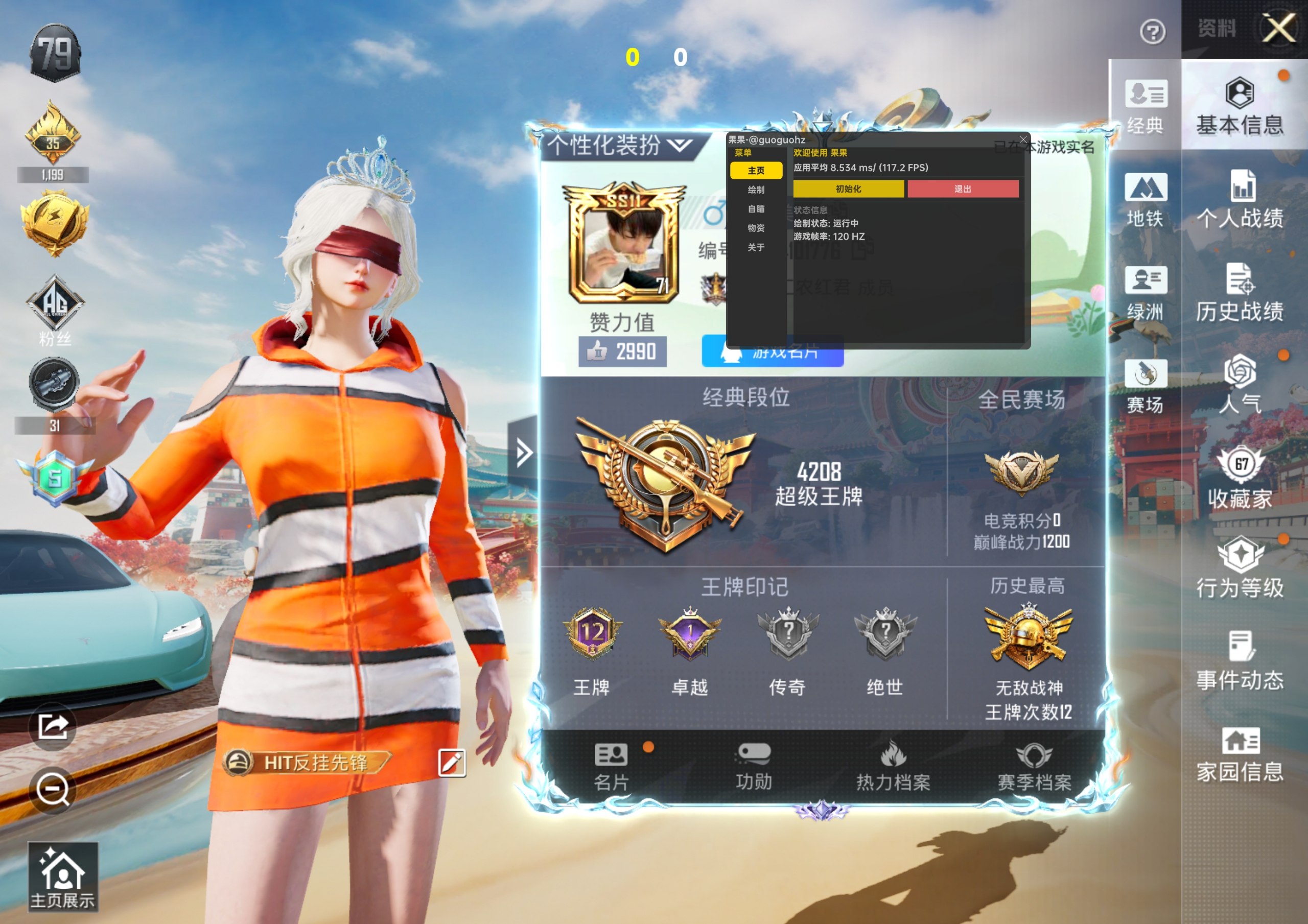Image resolution: width=1308 pixels, height=924 pixels.
Task: View 家园信息 home info
Action: 1240,754
